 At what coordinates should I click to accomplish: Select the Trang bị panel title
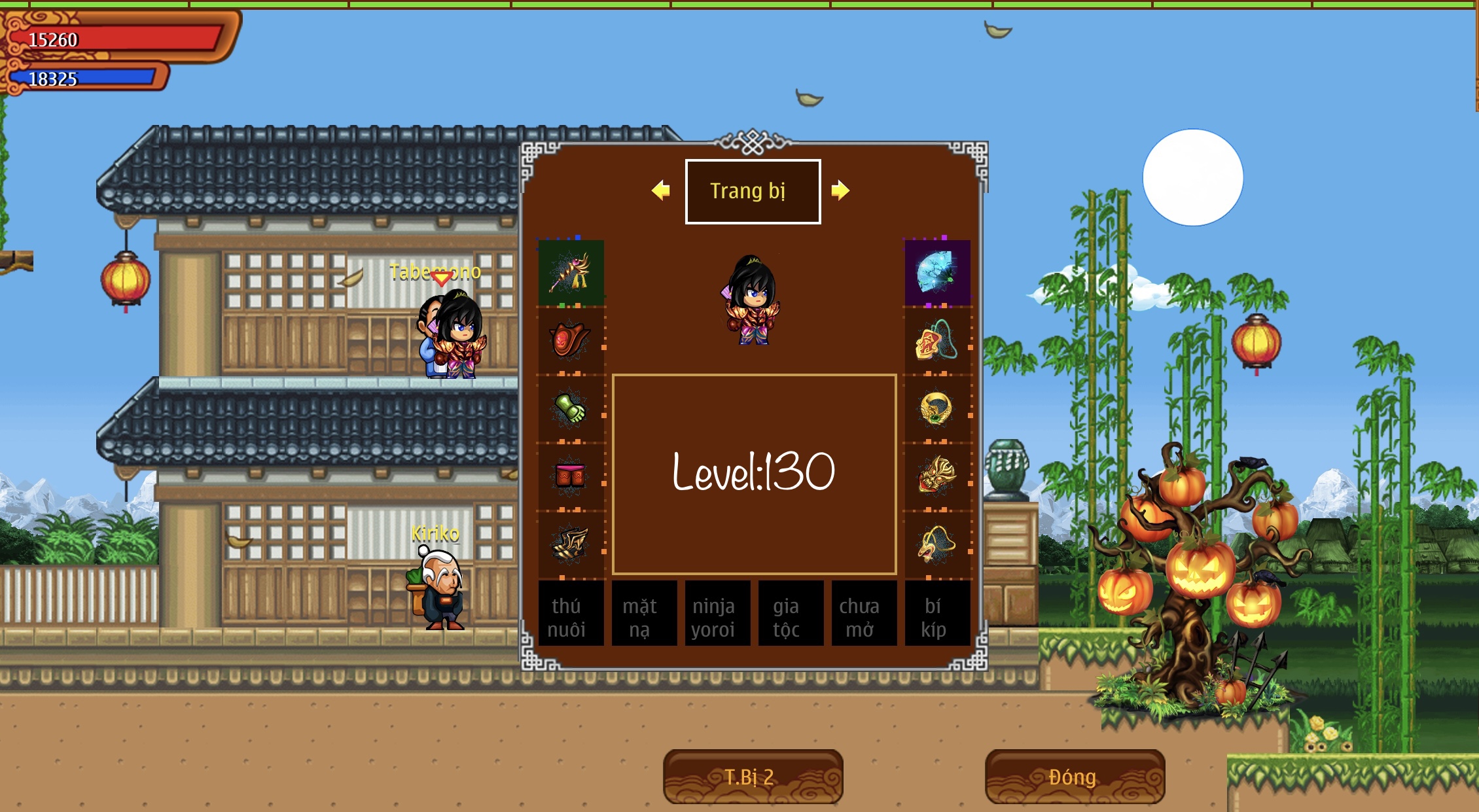click(753, 191)
